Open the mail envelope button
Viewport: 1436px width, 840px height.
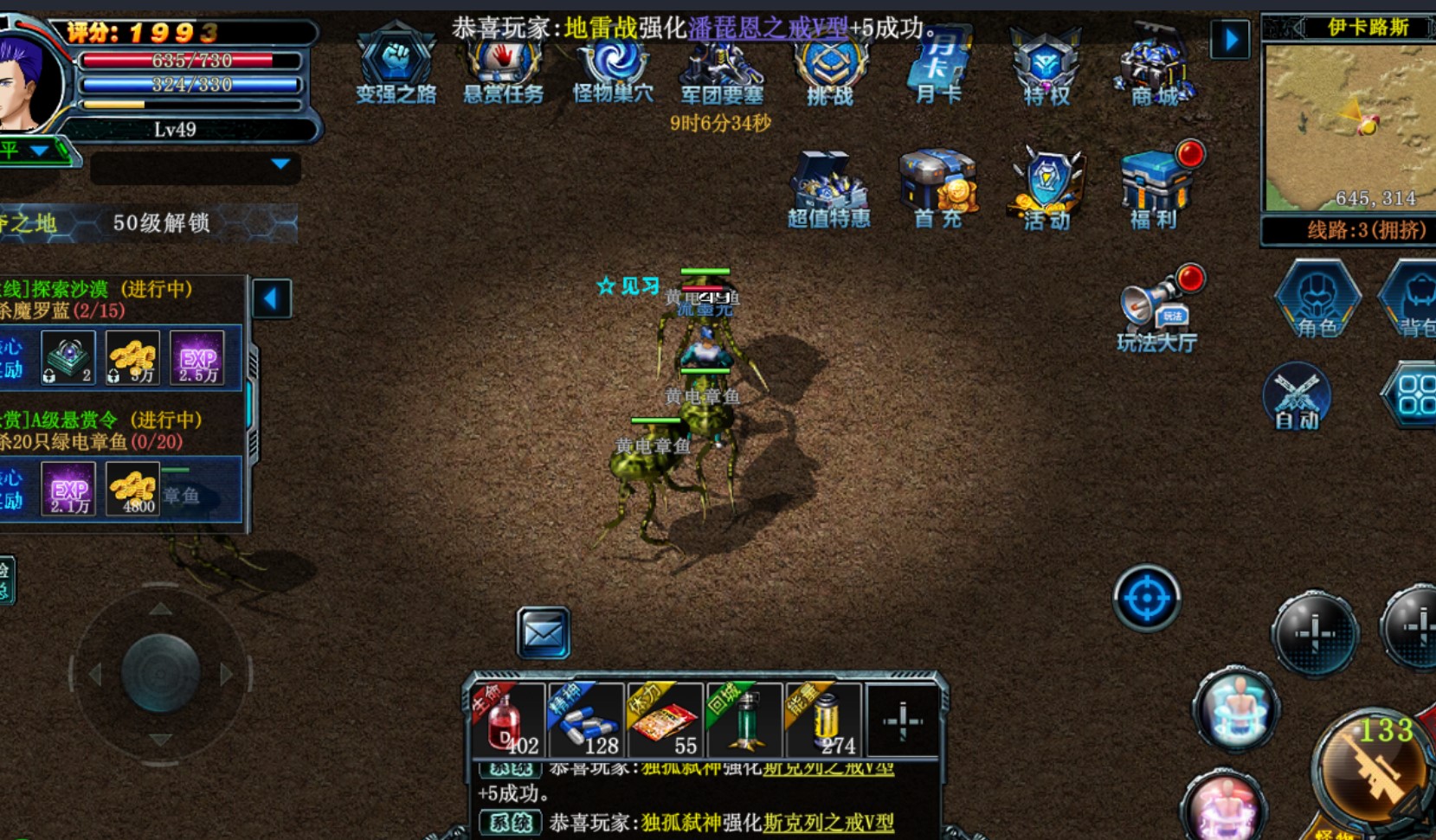coord(543,633)
